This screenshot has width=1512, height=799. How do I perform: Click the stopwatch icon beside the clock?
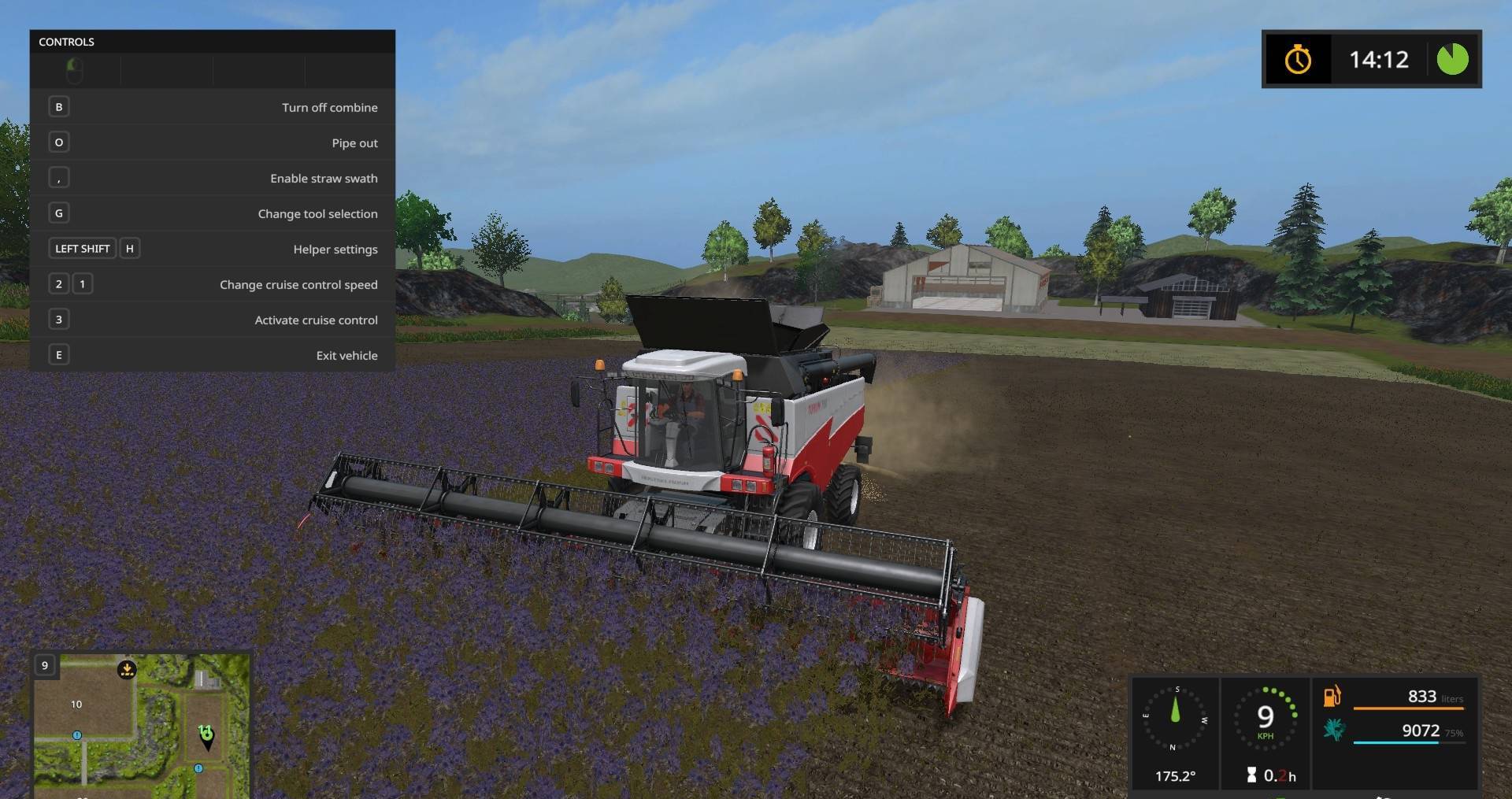tap(1299, 59)
